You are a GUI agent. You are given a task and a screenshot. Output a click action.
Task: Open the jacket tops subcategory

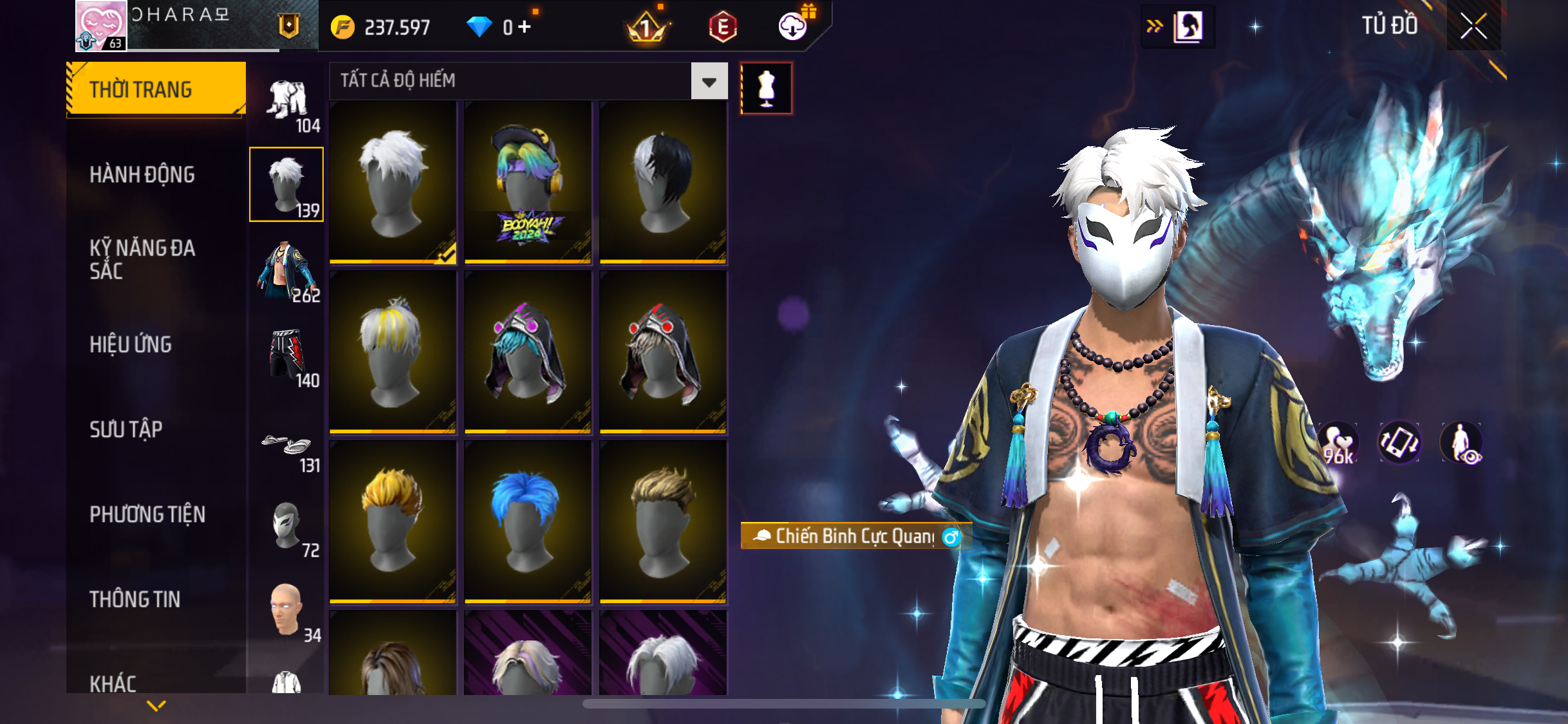pos(286,271)
